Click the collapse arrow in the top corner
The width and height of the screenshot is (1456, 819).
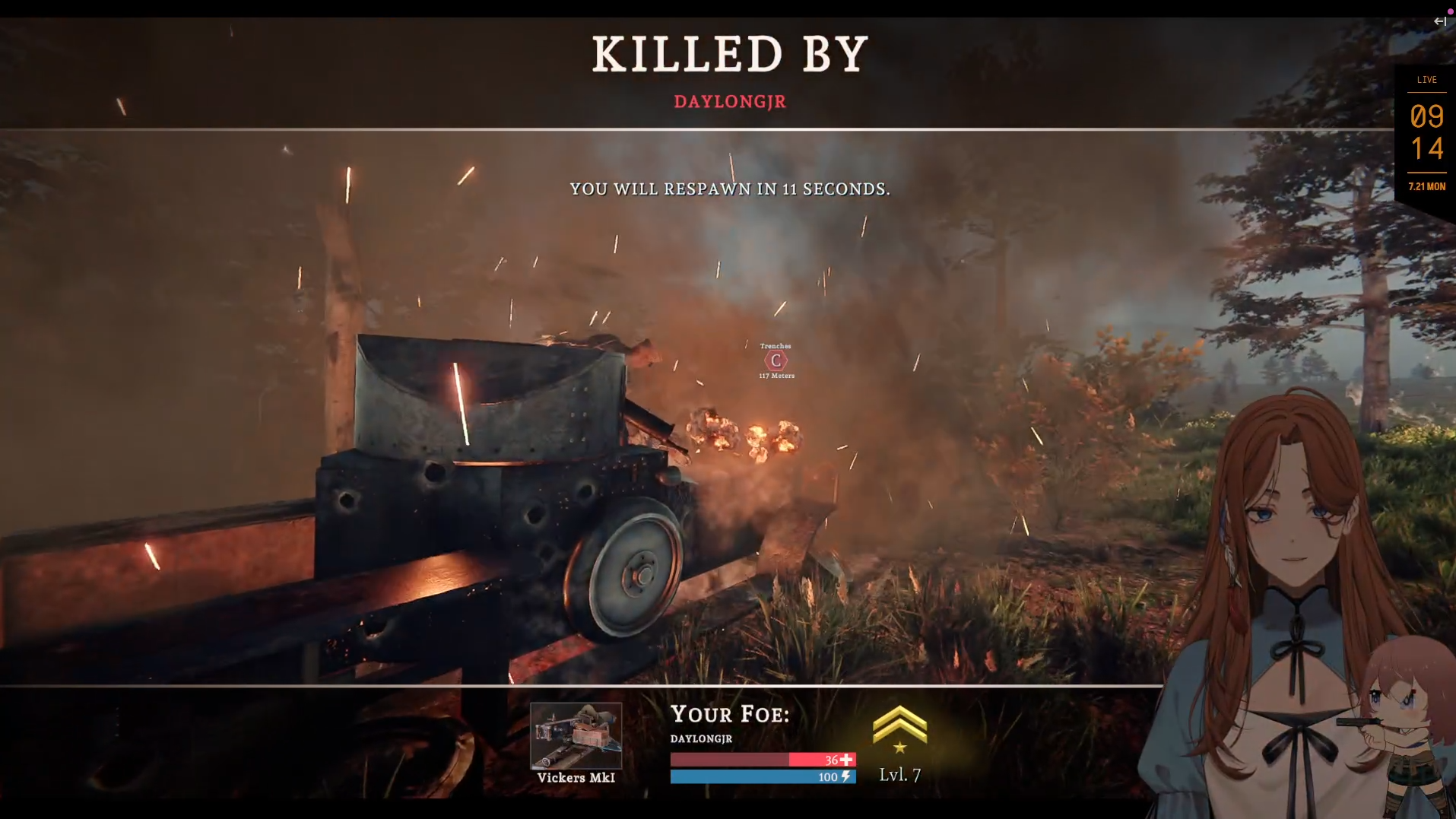[x=1439, y=21]
